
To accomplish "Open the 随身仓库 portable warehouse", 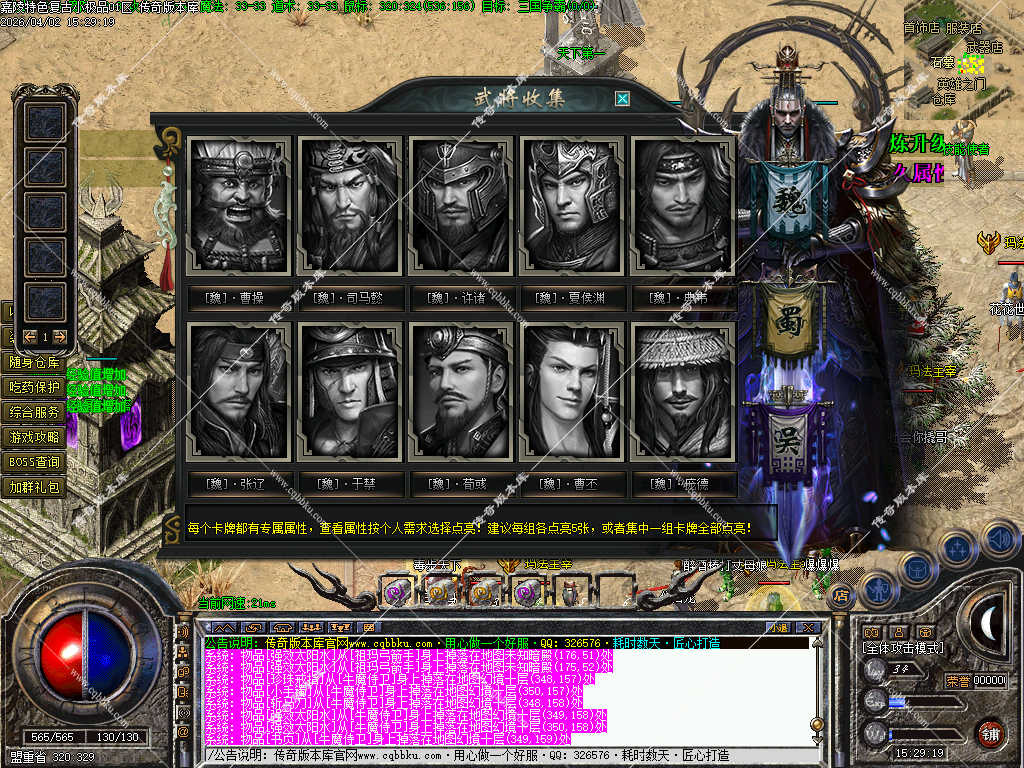I will click(x=34, y=362).
